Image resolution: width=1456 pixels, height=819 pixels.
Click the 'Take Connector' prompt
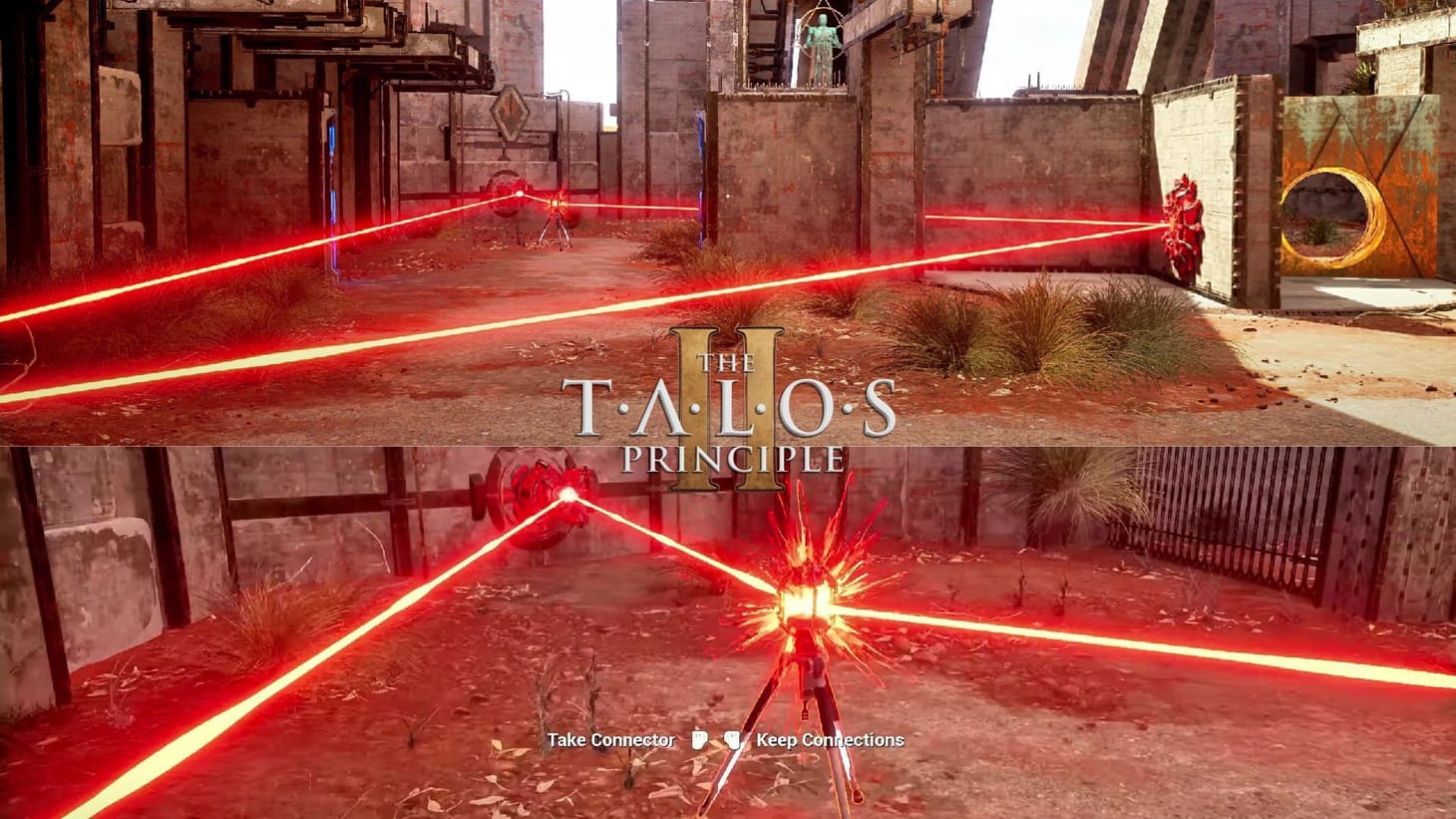point(611,740)
